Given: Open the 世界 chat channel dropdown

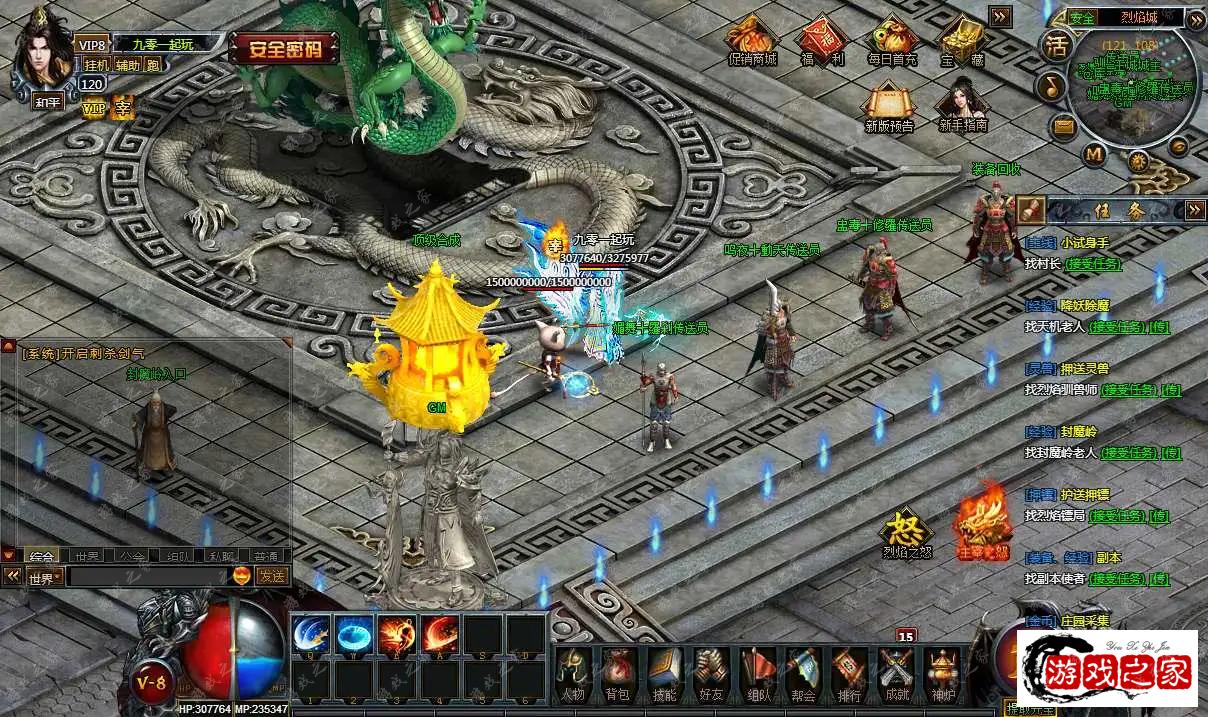Looking at the screenshot, I should tap(45, 577).
